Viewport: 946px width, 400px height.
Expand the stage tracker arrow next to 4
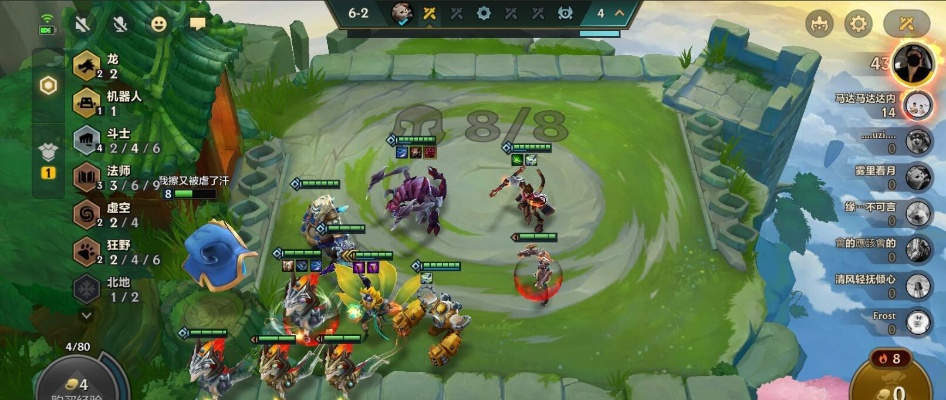(620, 13)
